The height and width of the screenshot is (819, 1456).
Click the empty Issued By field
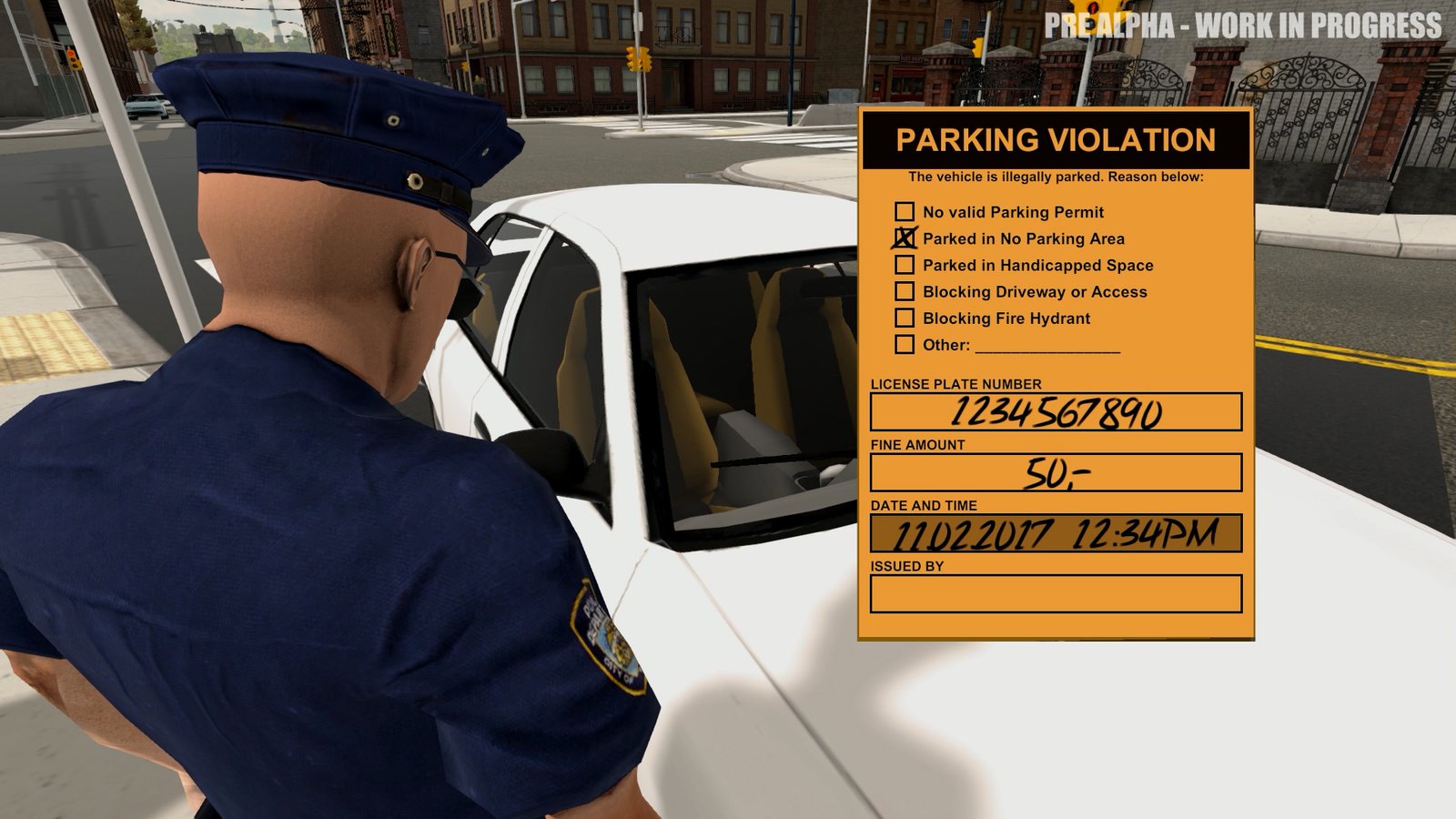click(x=1056, y=592)
